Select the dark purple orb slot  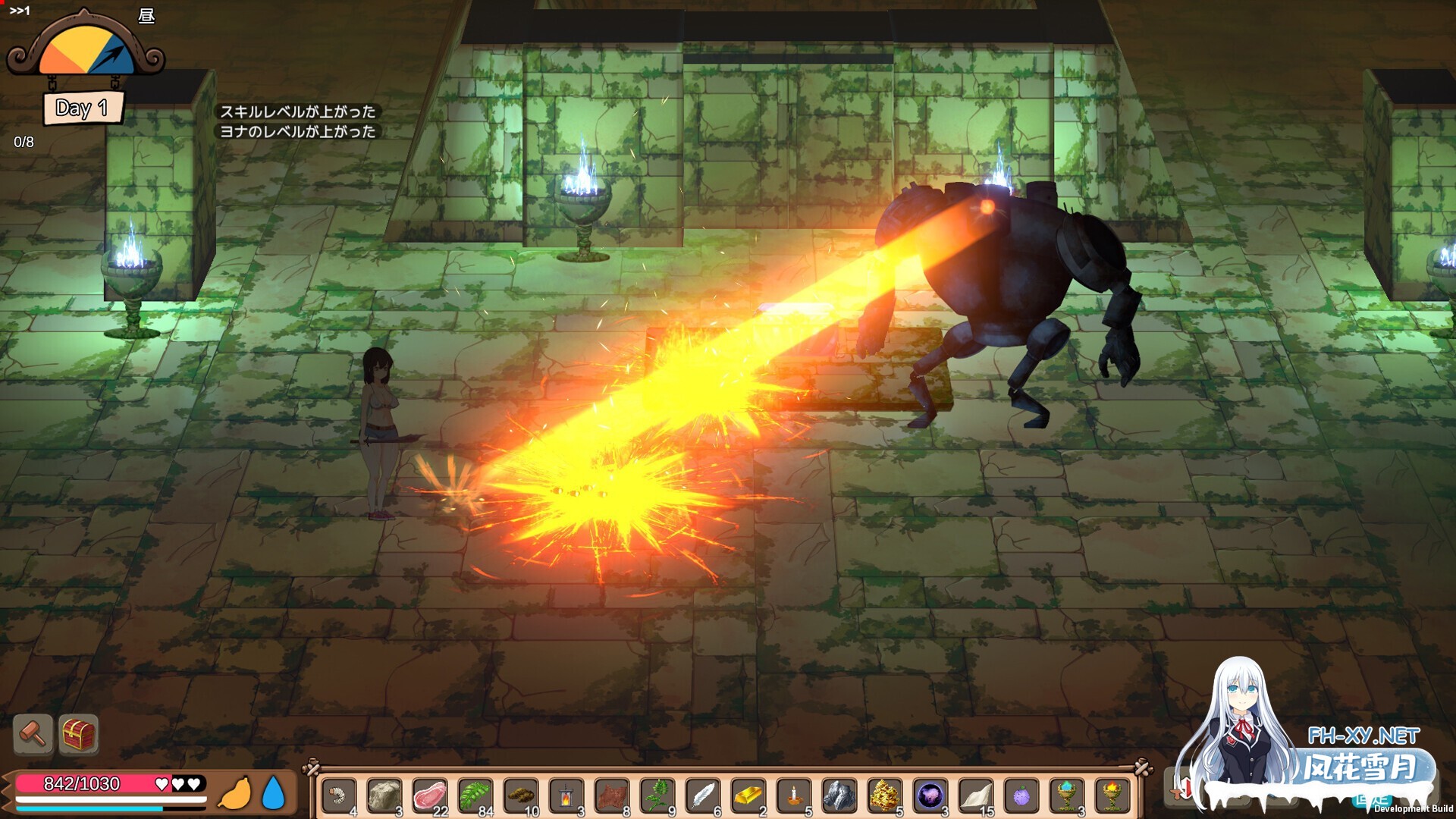(x=930, y=796)
